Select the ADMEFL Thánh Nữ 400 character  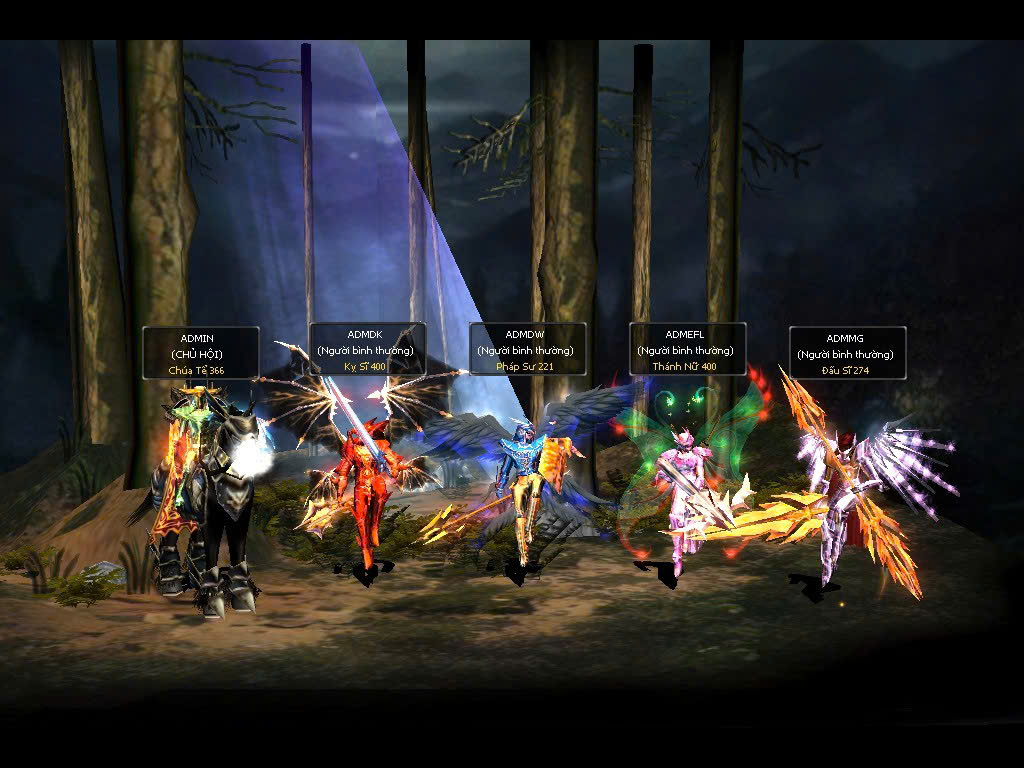tap(680, 490)
